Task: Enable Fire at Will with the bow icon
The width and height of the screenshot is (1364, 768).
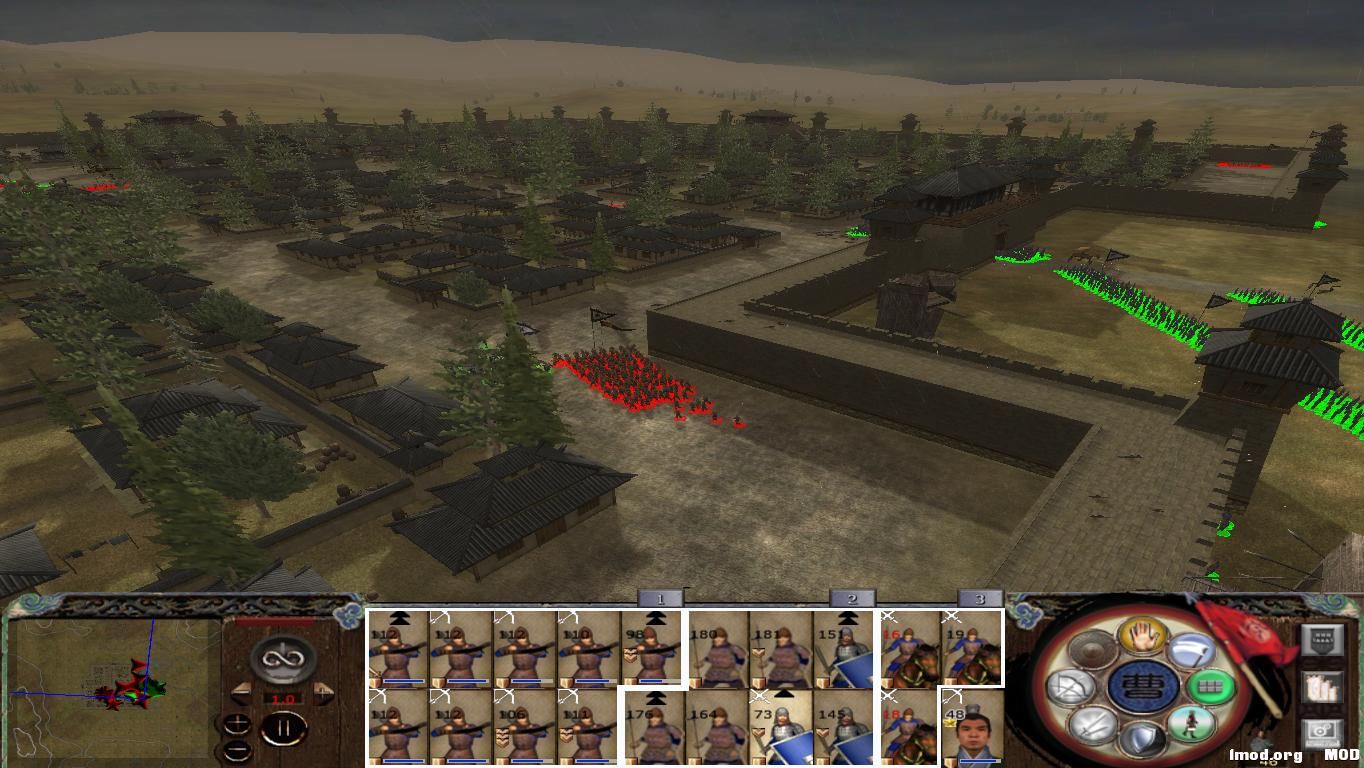Action: click(x=1069, y=688)
